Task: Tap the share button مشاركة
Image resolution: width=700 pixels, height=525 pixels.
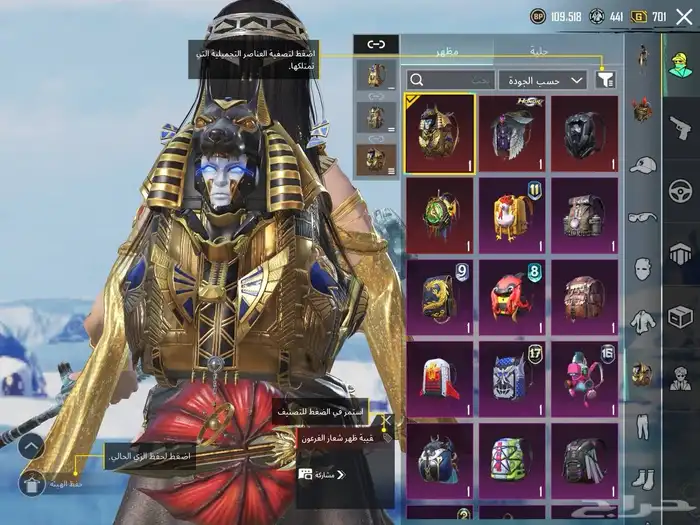Action: pos(322,474)
